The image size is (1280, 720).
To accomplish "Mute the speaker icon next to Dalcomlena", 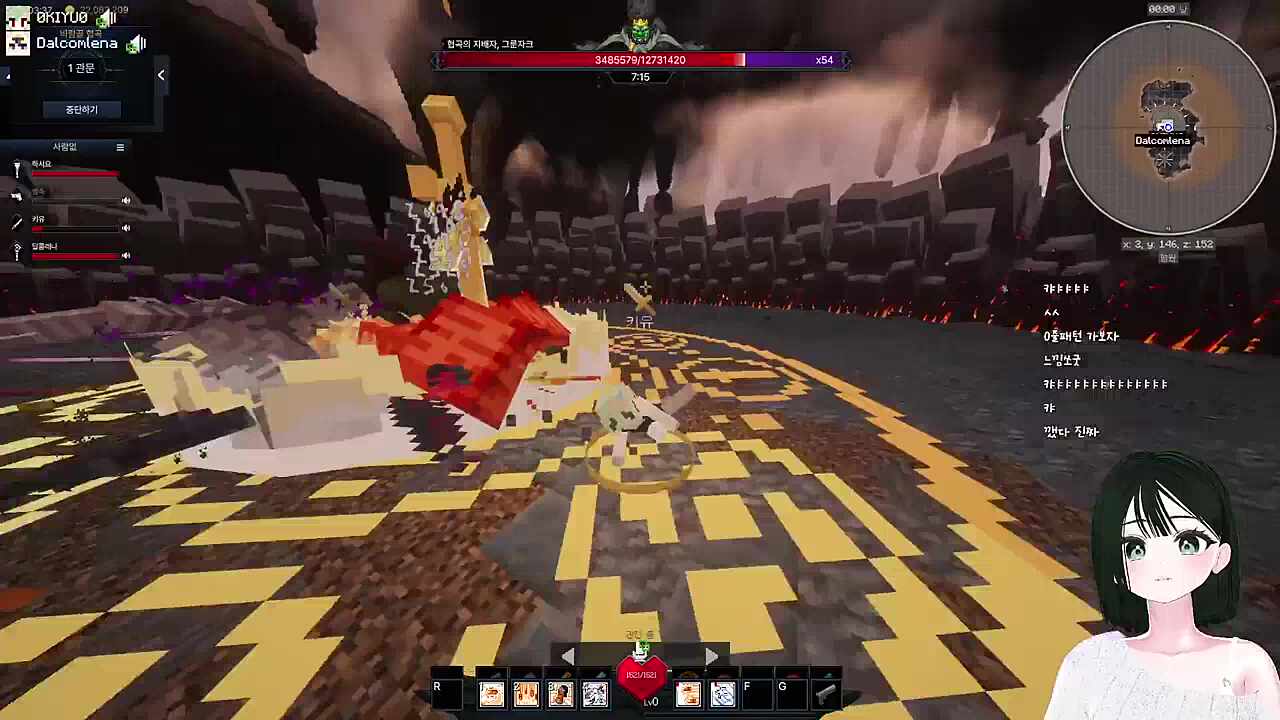I will point(136,45).
